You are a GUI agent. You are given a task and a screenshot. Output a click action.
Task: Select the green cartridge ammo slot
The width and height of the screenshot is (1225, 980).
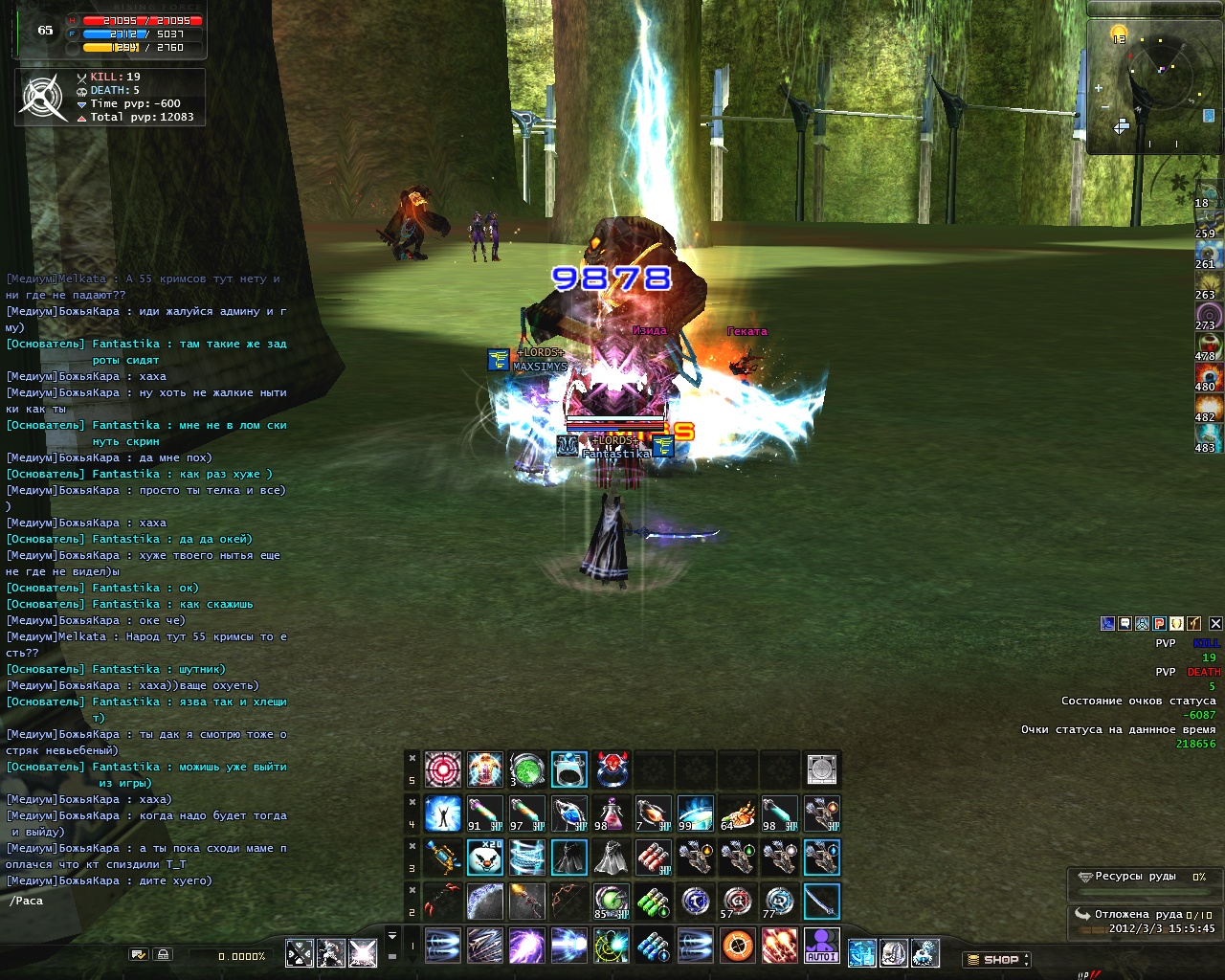(x=654, y=902)
